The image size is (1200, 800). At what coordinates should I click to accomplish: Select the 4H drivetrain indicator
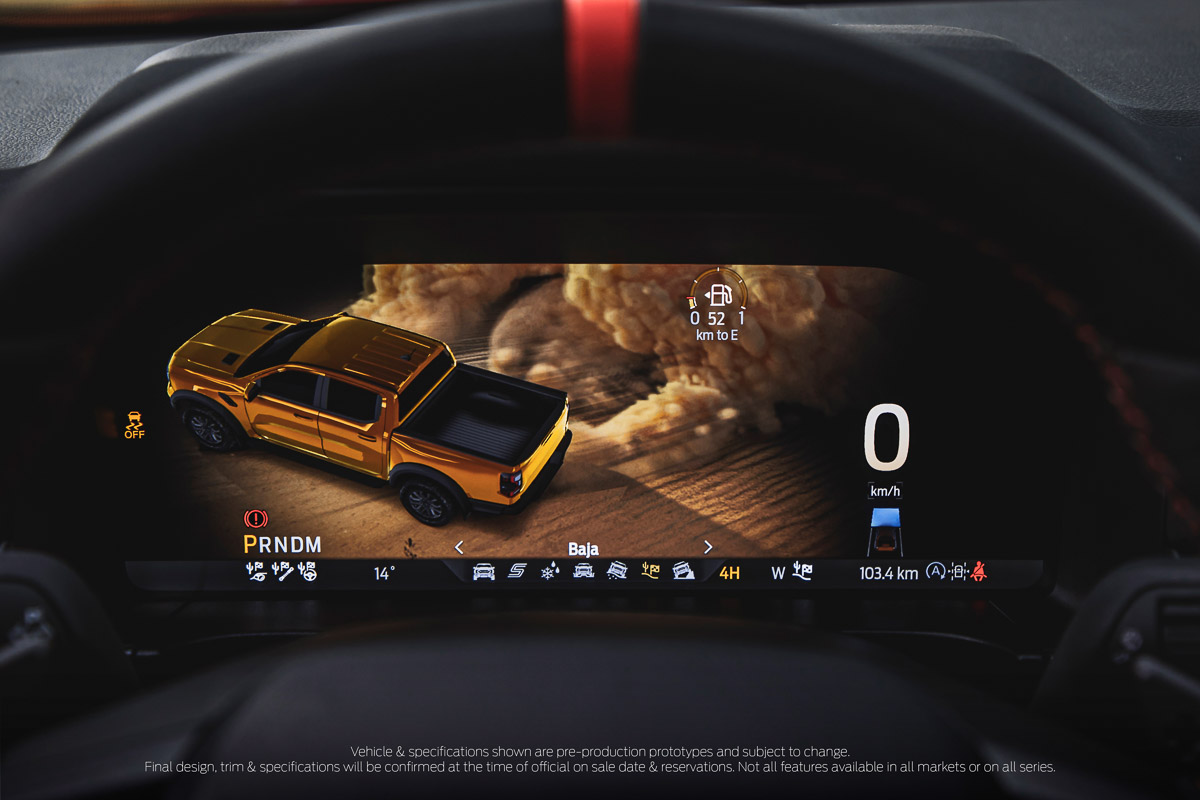[x=730, y=573]
